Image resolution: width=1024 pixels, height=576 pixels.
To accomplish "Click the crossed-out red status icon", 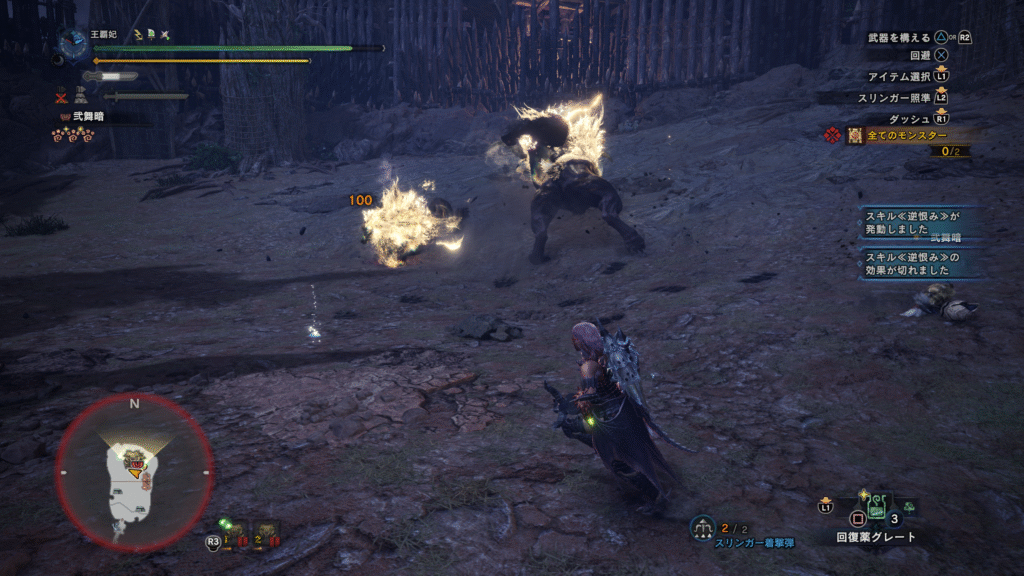I will pos(62,97).
